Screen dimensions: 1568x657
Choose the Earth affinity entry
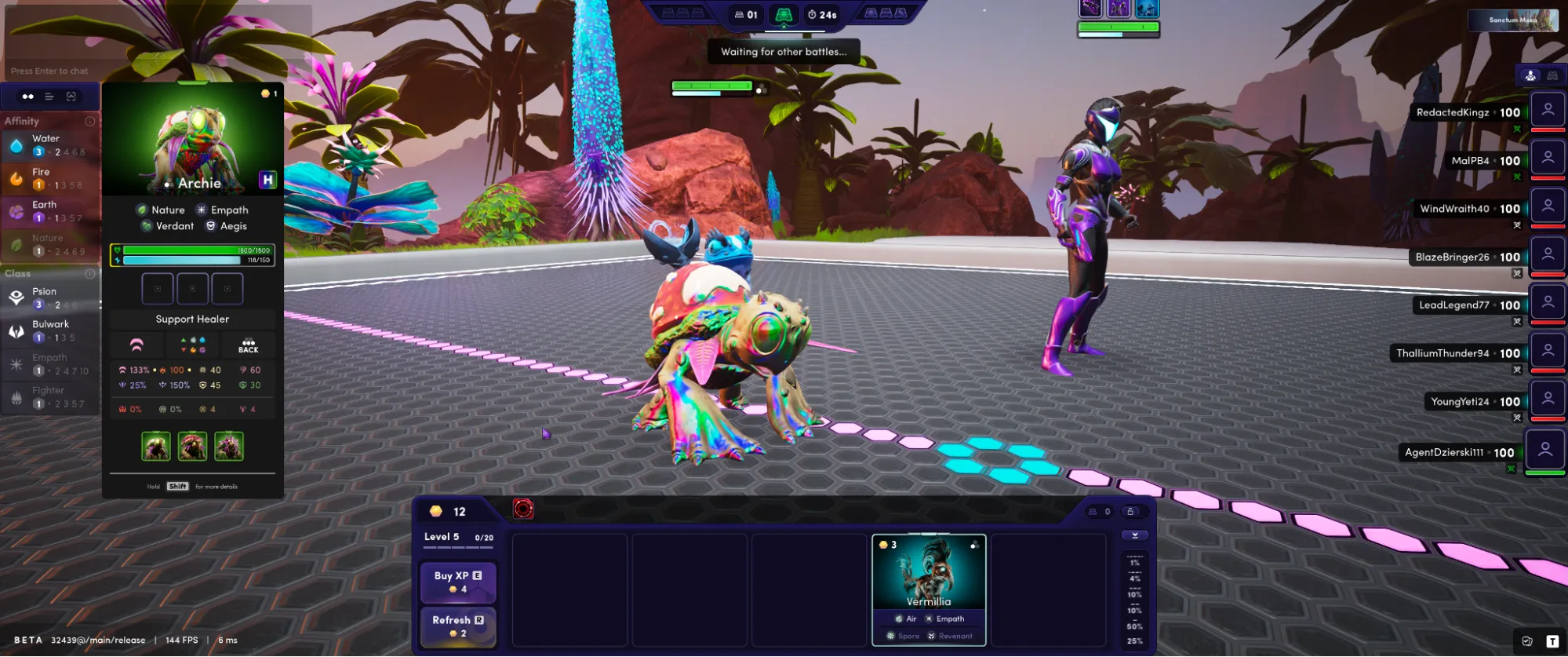pos(49,211)
